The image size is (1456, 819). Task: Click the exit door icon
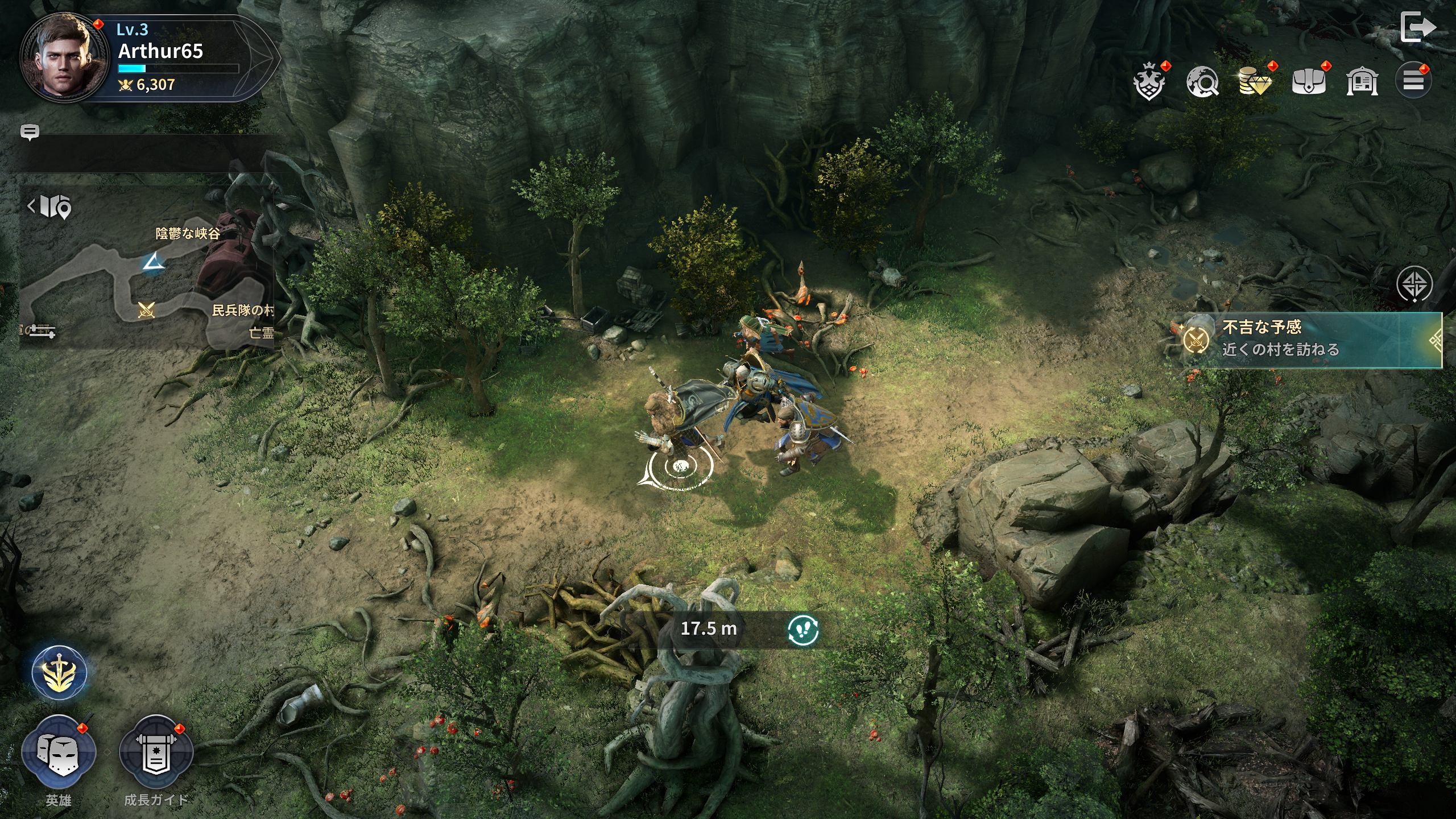pos(1418,27)
